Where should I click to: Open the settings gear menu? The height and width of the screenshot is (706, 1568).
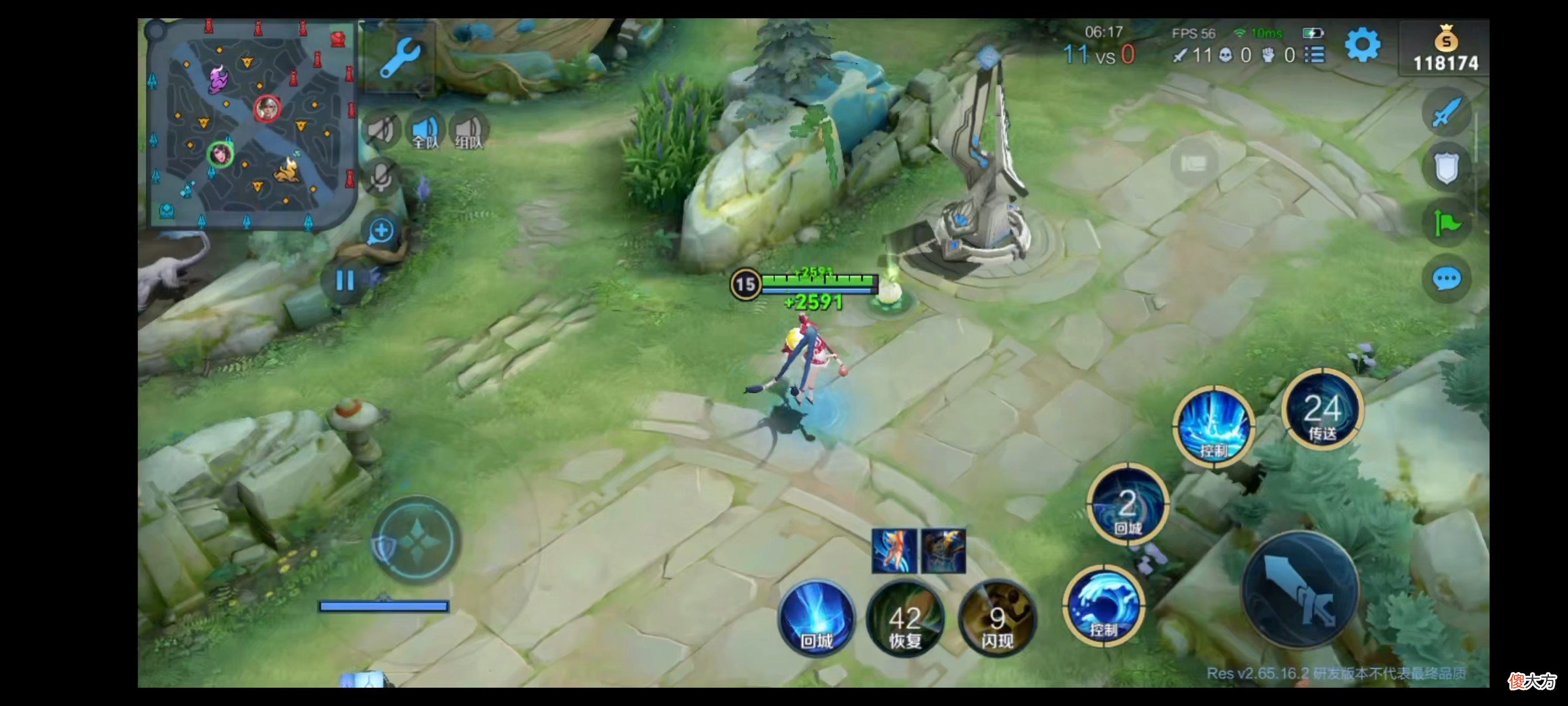pyautogui.click(x=1362, y=46)
